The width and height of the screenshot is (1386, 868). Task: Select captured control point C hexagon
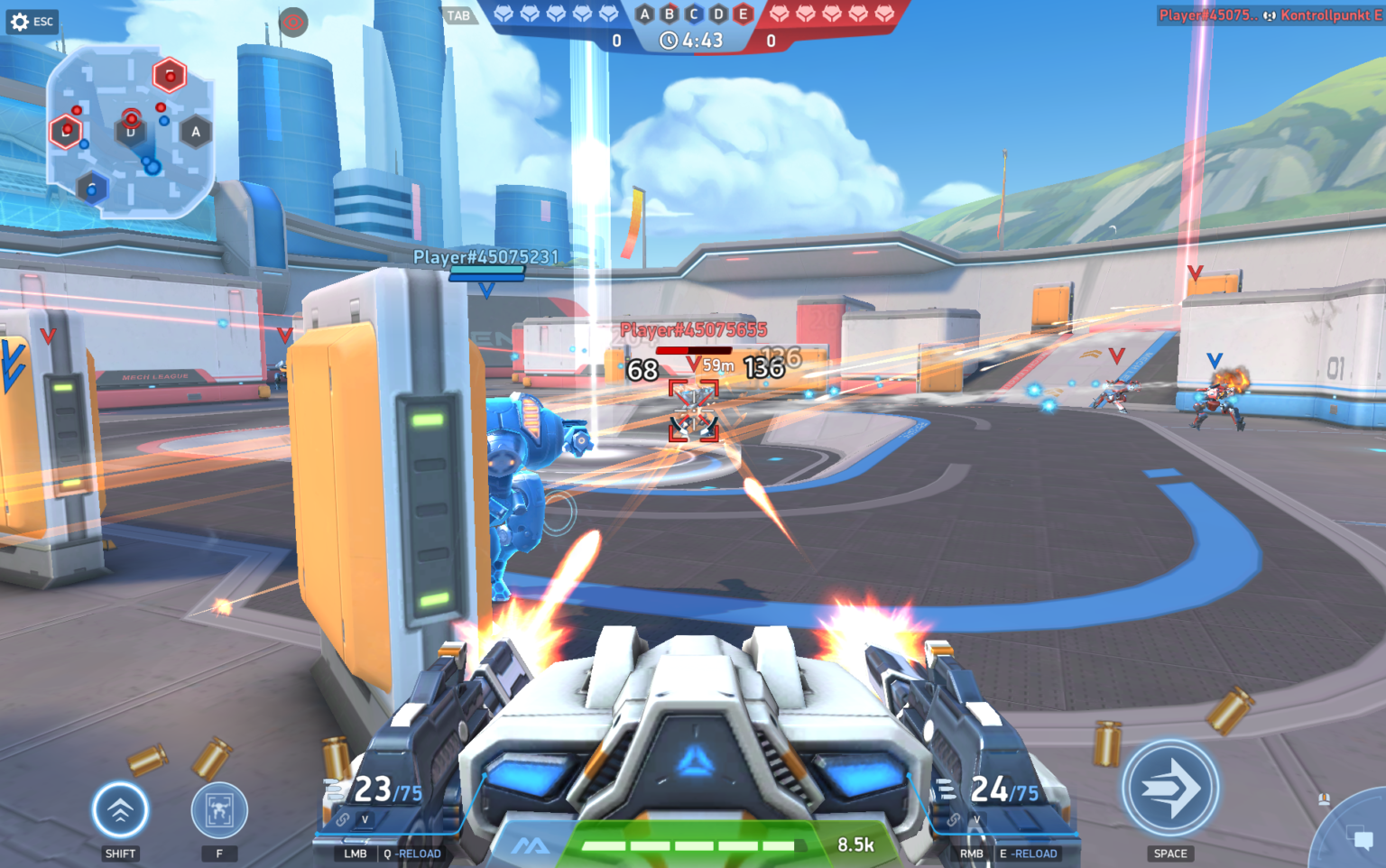click(x=691, y=14)
